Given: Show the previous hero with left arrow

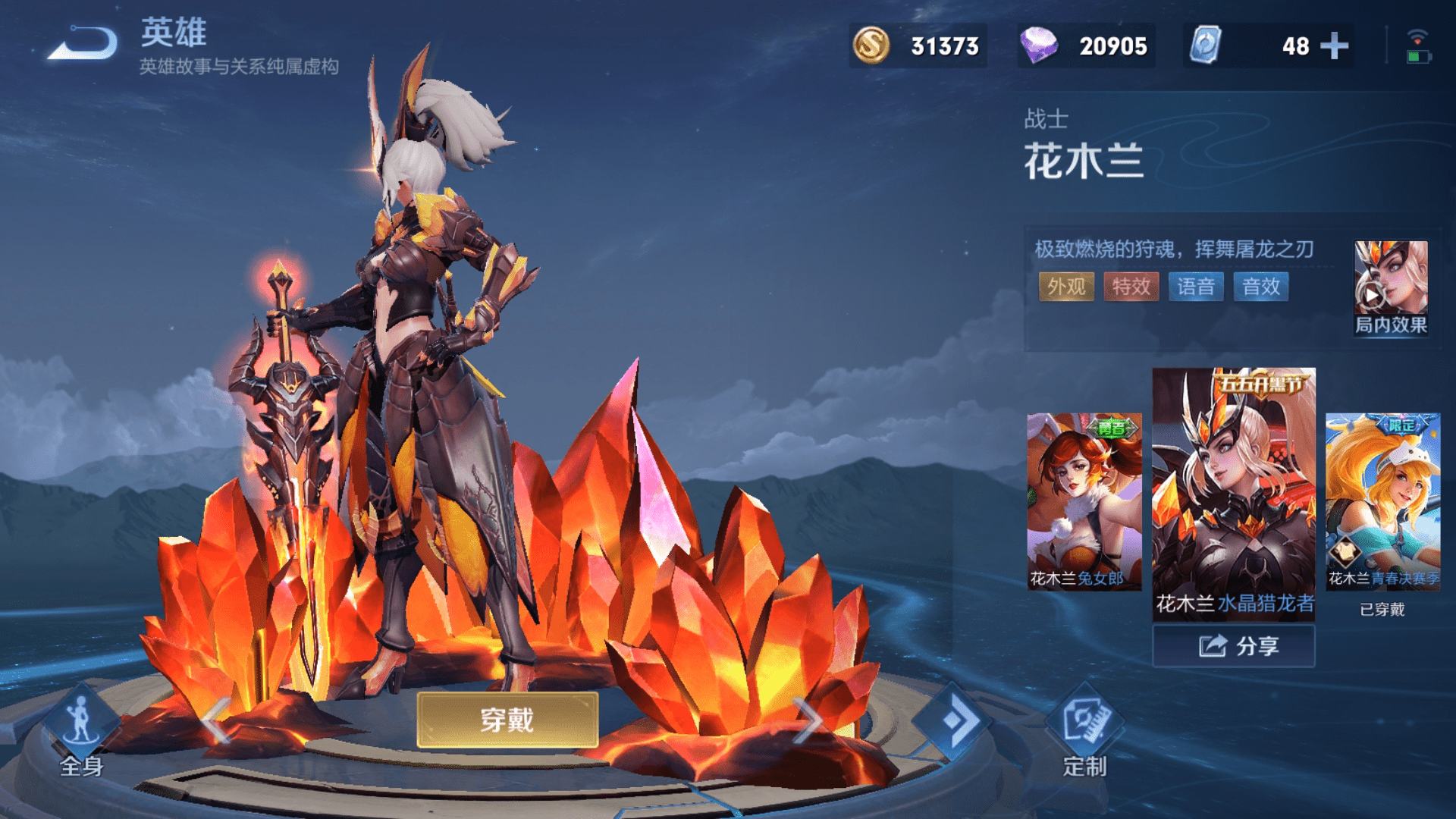Looking at the screenshot, I should pyautogui.click(x=216, y=720).
